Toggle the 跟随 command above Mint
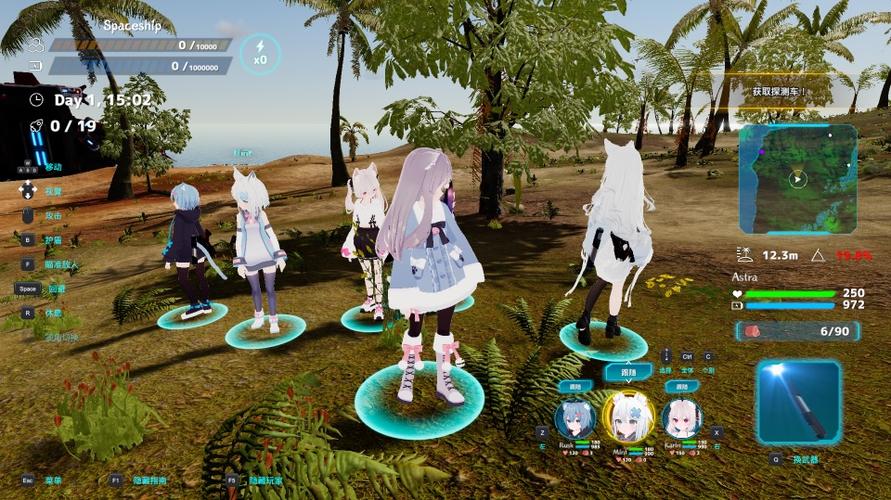The width and height of the screenshot is (891, 500). 628,372
